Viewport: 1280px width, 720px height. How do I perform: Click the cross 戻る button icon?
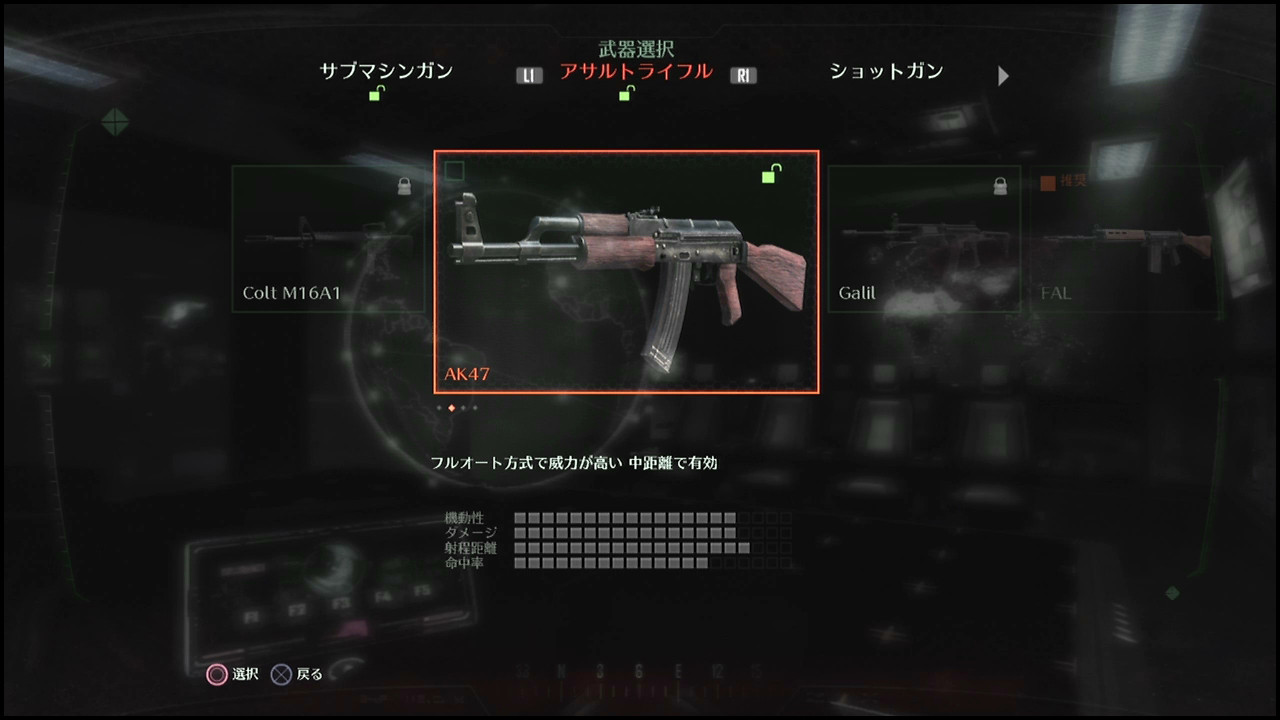(x=283, y=674)
